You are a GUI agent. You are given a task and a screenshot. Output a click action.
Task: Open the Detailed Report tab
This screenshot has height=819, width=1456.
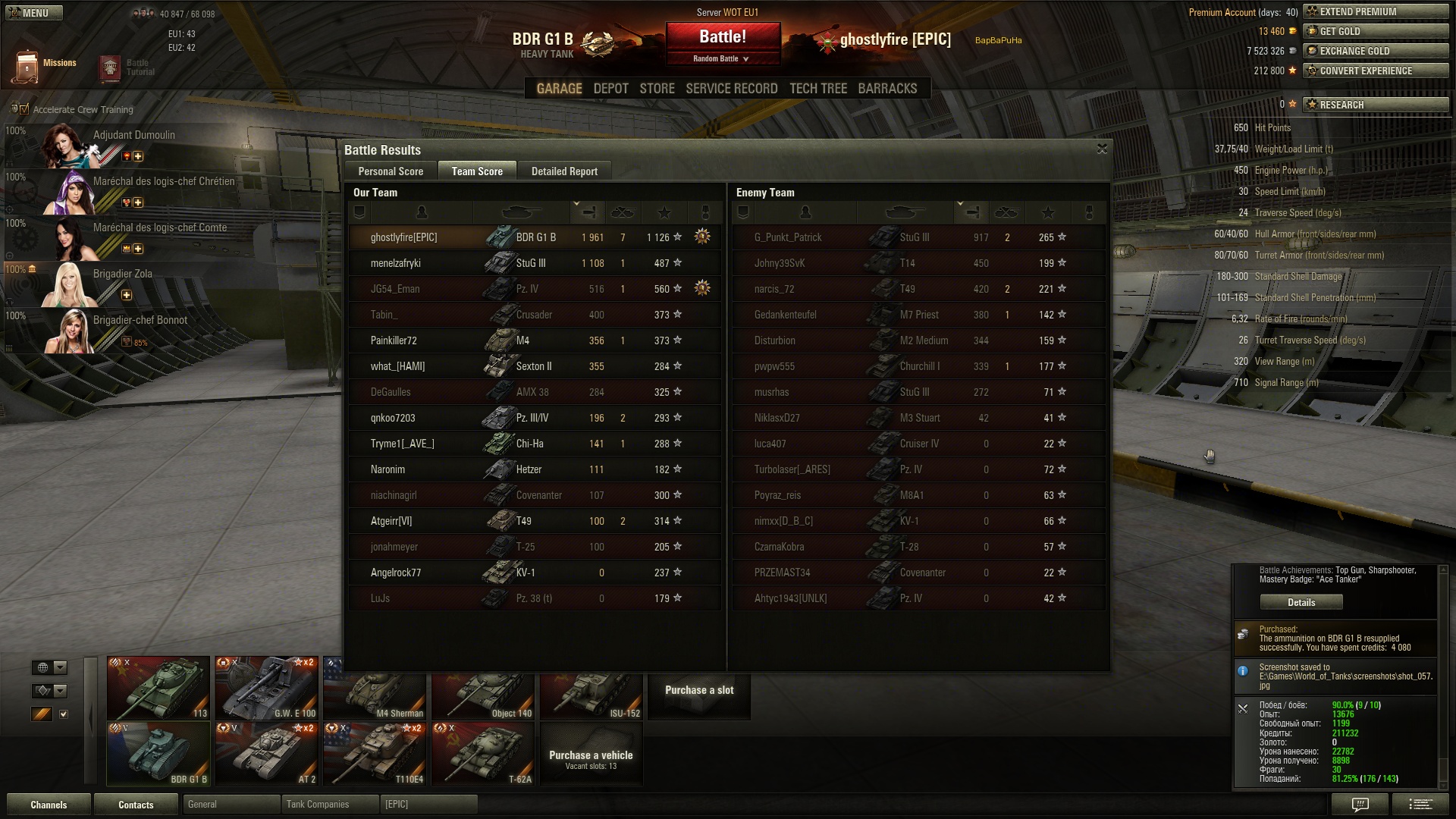[564, 171]
